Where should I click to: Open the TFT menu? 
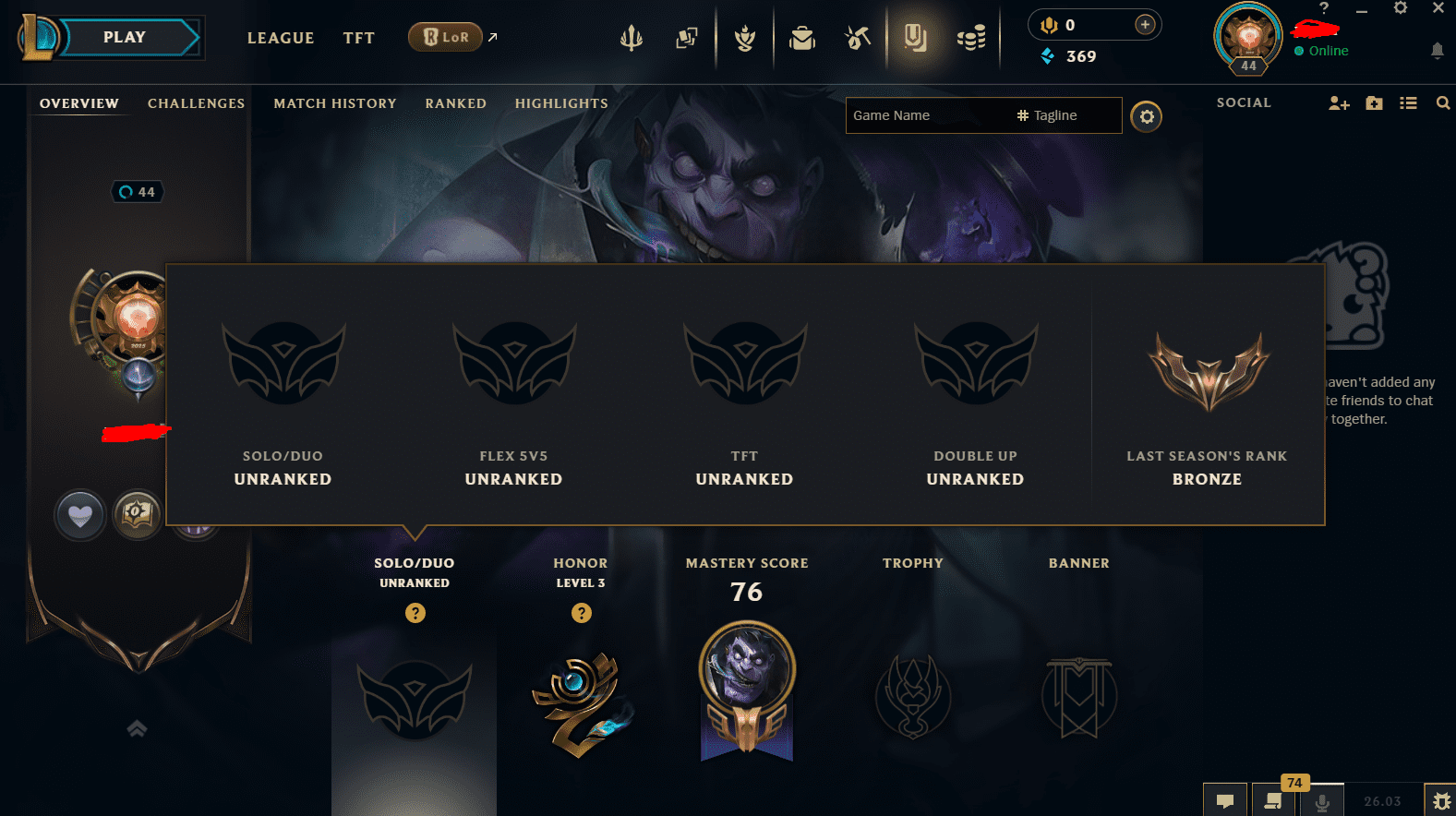click(358, 38)
